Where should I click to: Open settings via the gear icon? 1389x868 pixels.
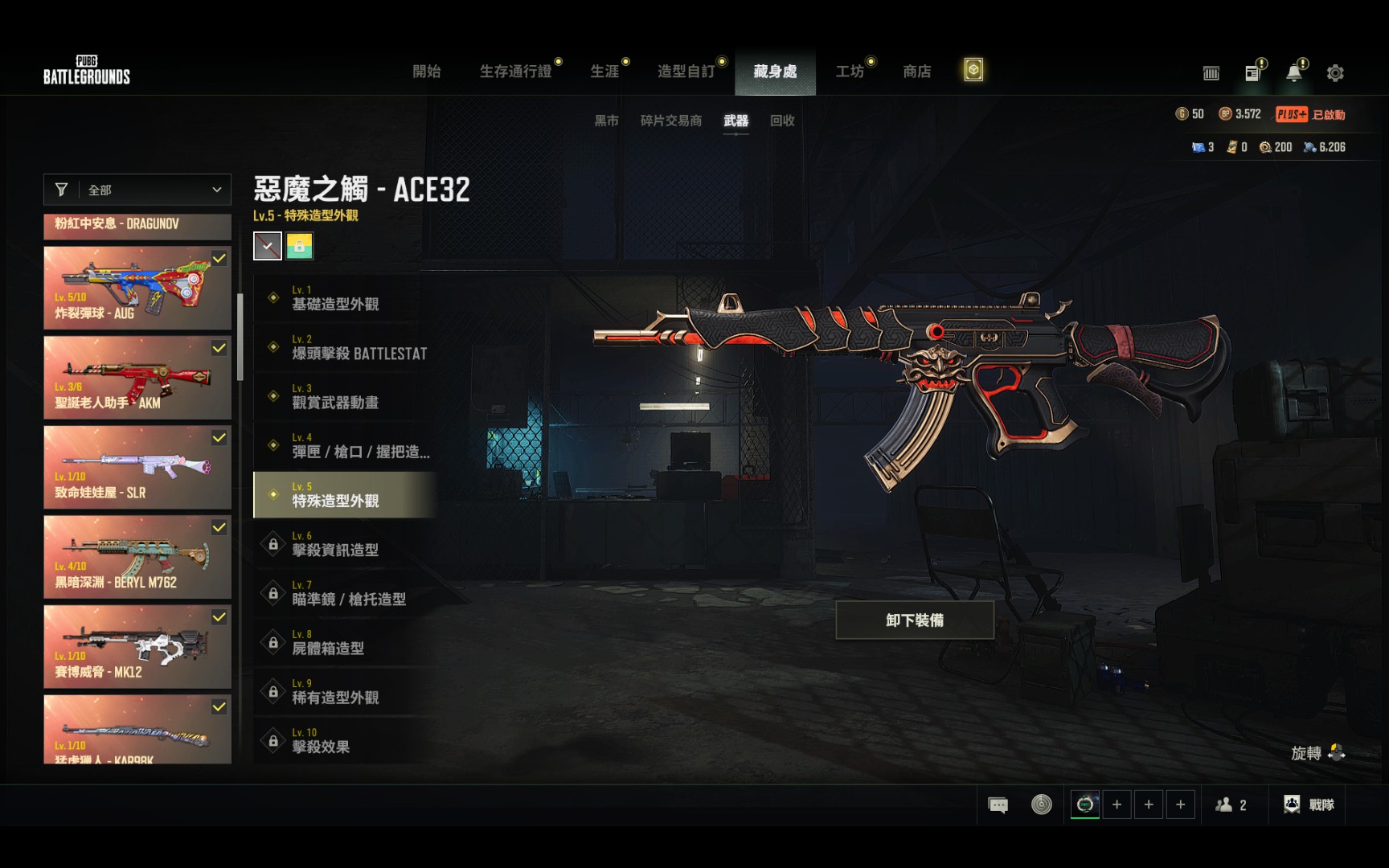coord(1335,73)
